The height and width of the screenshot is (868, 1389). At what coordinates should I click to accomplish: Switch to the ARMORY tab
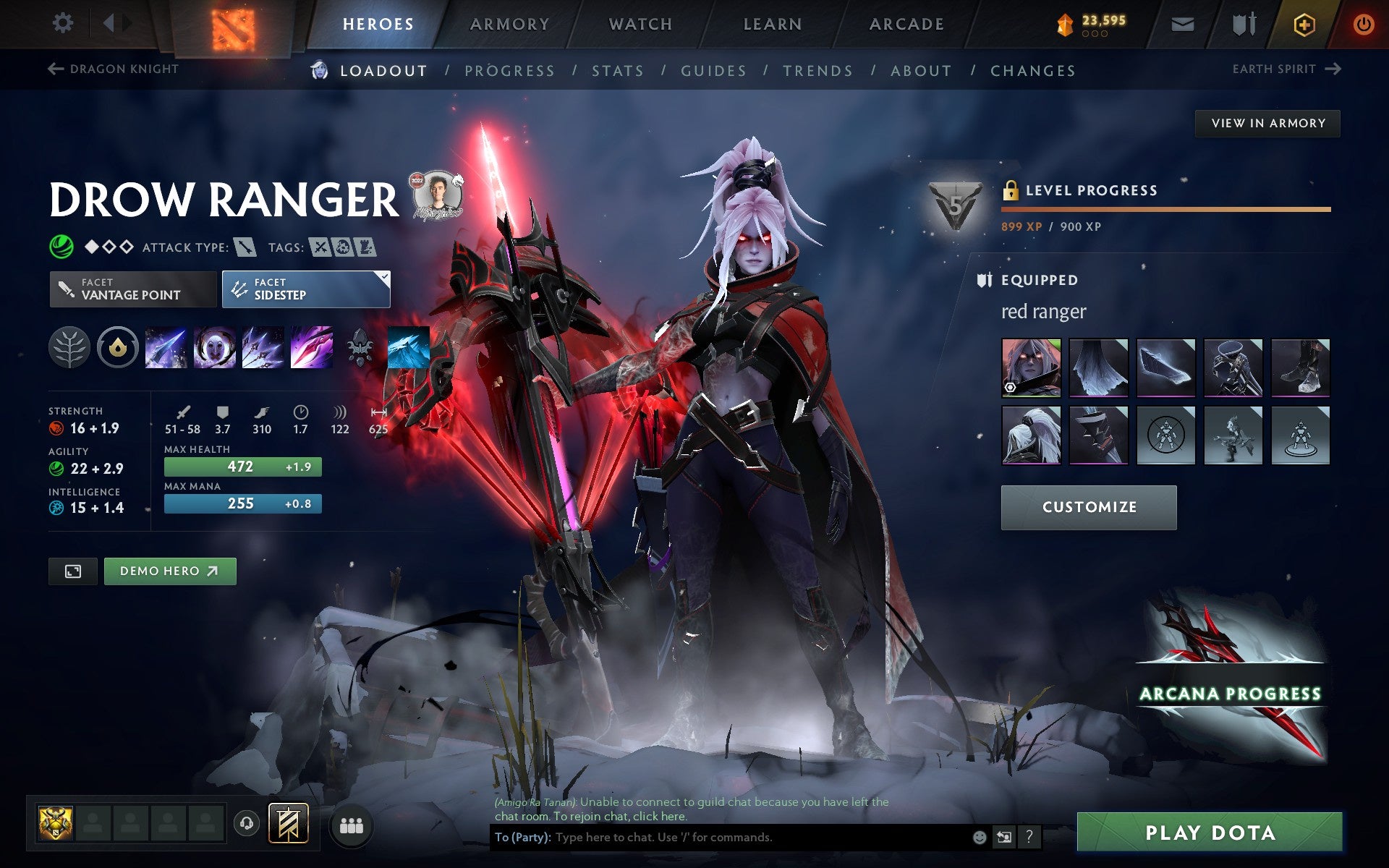coord(509,23)
